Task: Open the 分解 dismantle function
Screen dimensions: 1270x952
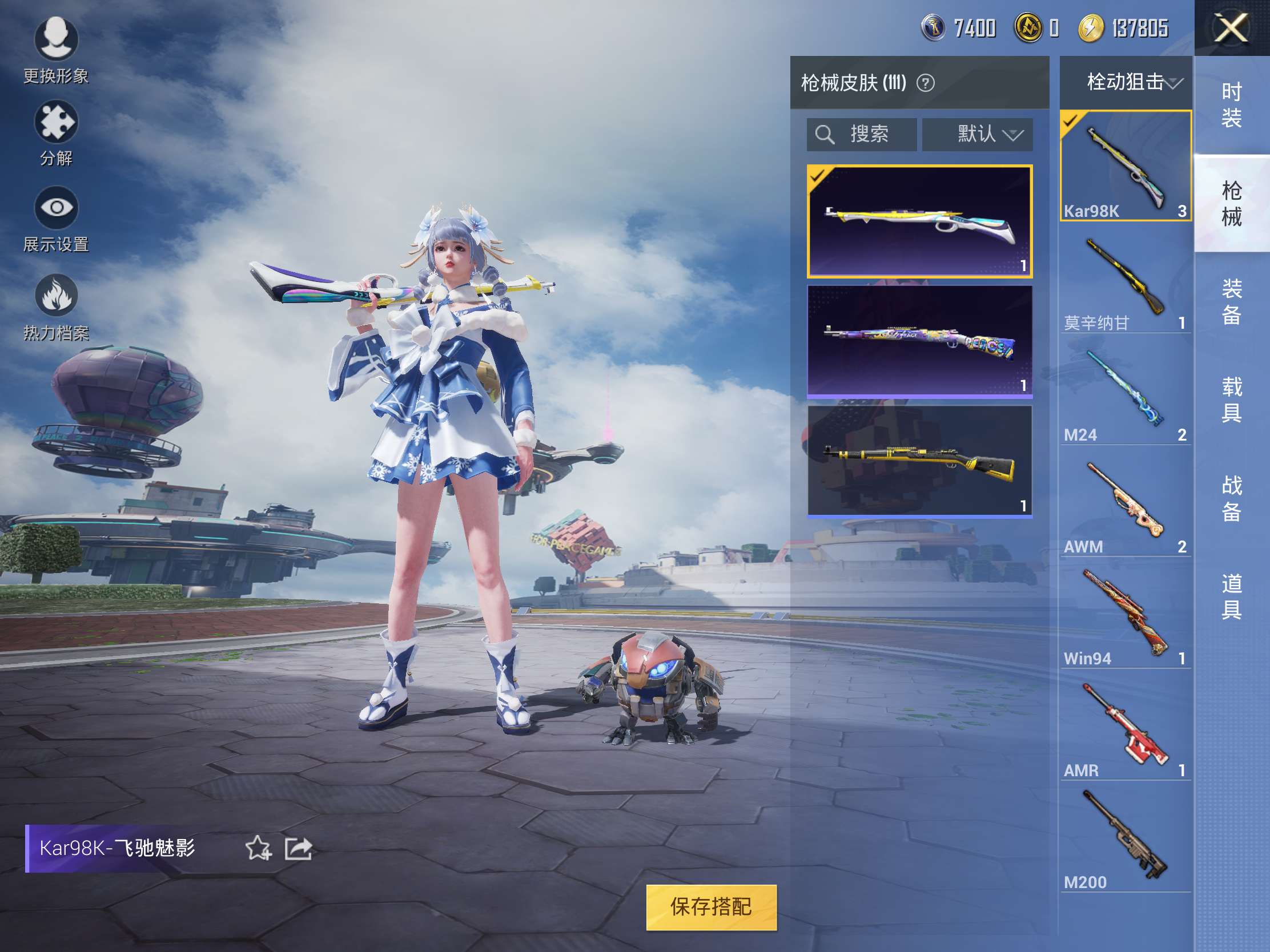Action: click(x=56, y=133)
